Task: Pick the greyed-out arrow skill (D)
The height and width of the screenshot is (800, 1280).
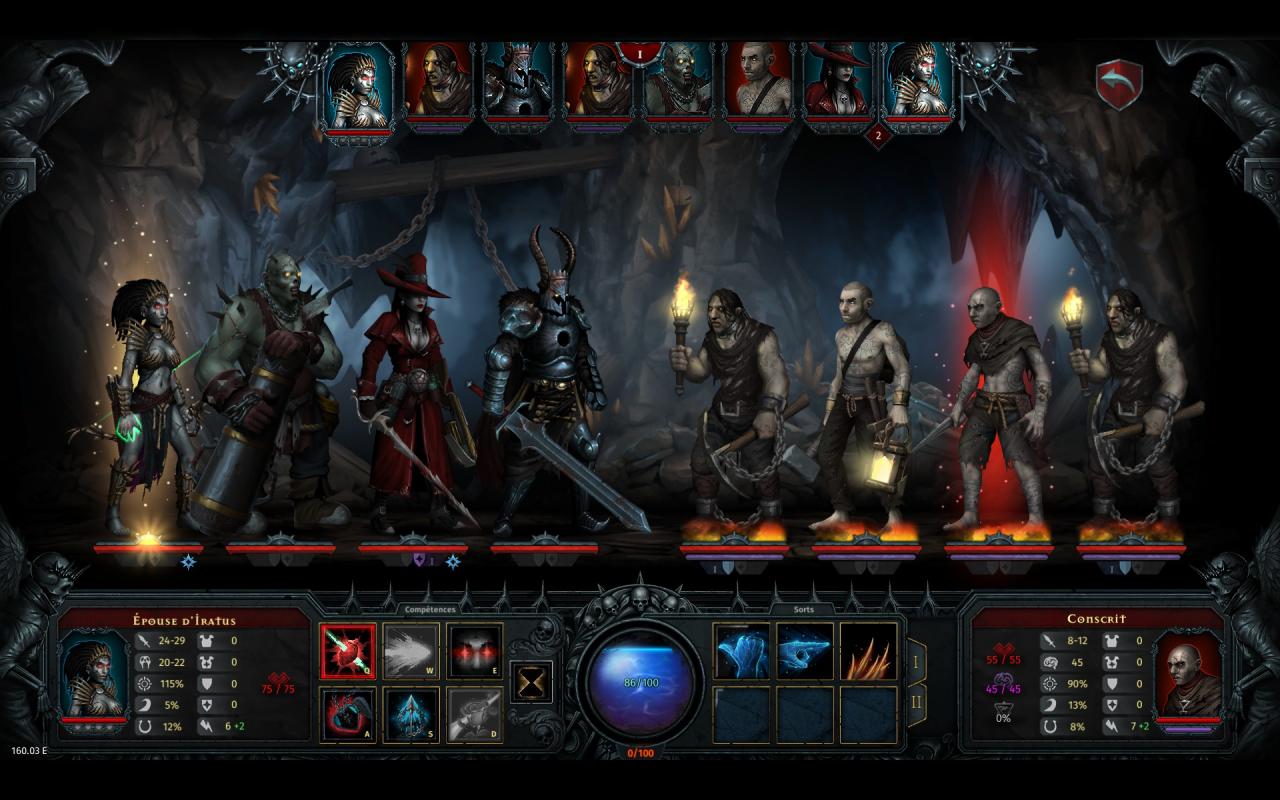Action: [x=474, y=714]
